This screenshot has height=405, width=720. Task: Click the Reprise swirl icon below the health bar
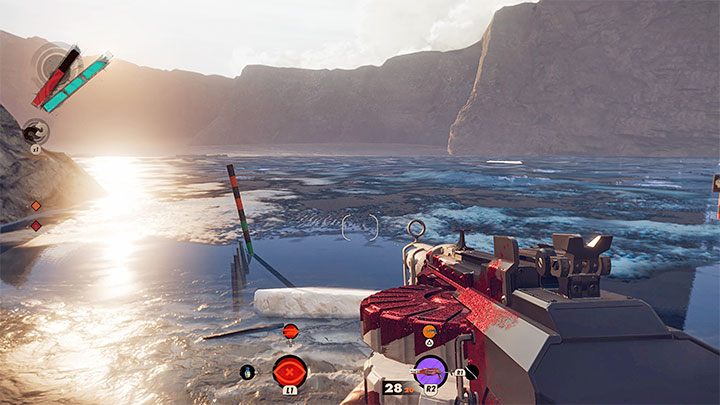tap(35, 130)
